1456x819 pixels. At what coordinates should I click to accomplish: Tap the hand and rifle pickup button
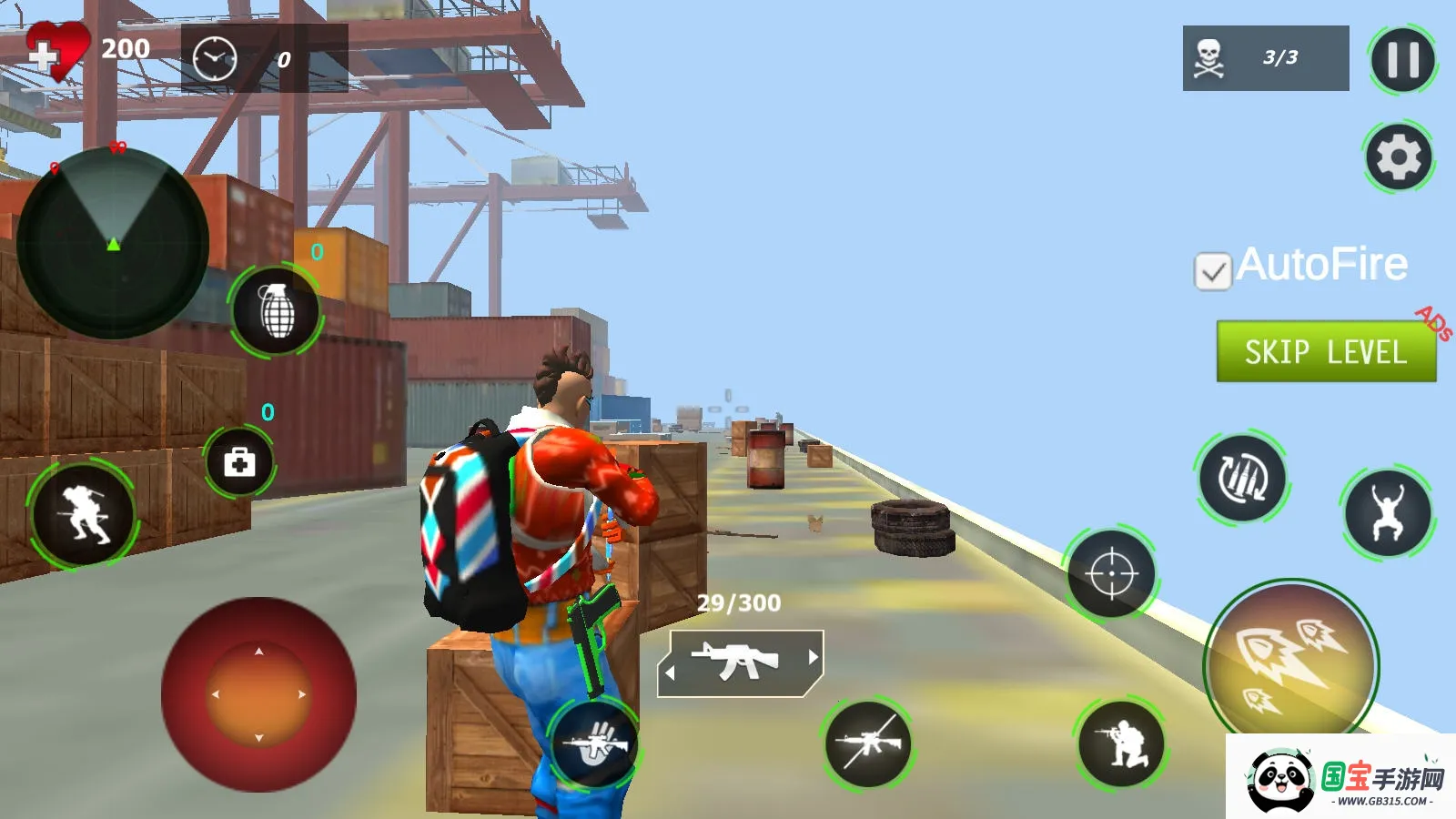click(595, 744)
